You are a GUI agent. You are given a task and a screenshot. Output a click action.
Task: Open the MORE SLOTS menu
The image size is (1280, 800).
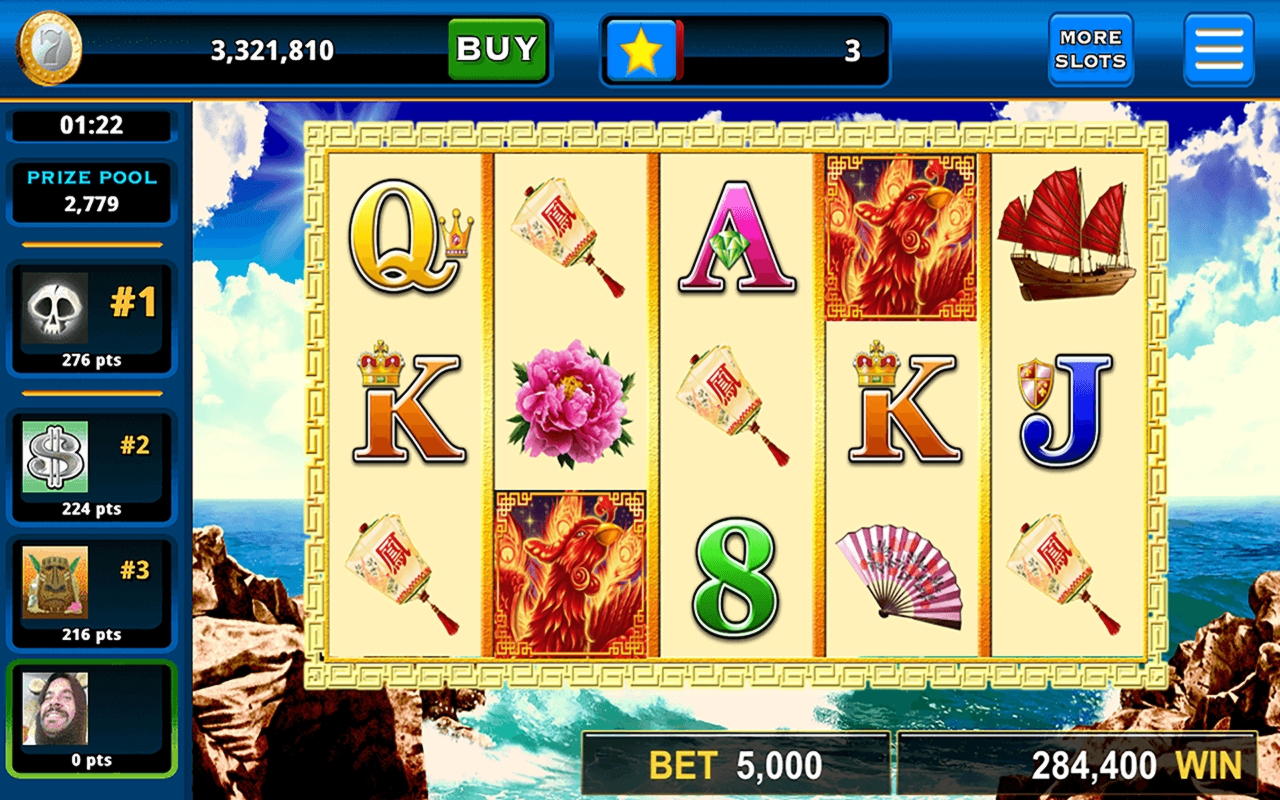tap(1090, 49)
